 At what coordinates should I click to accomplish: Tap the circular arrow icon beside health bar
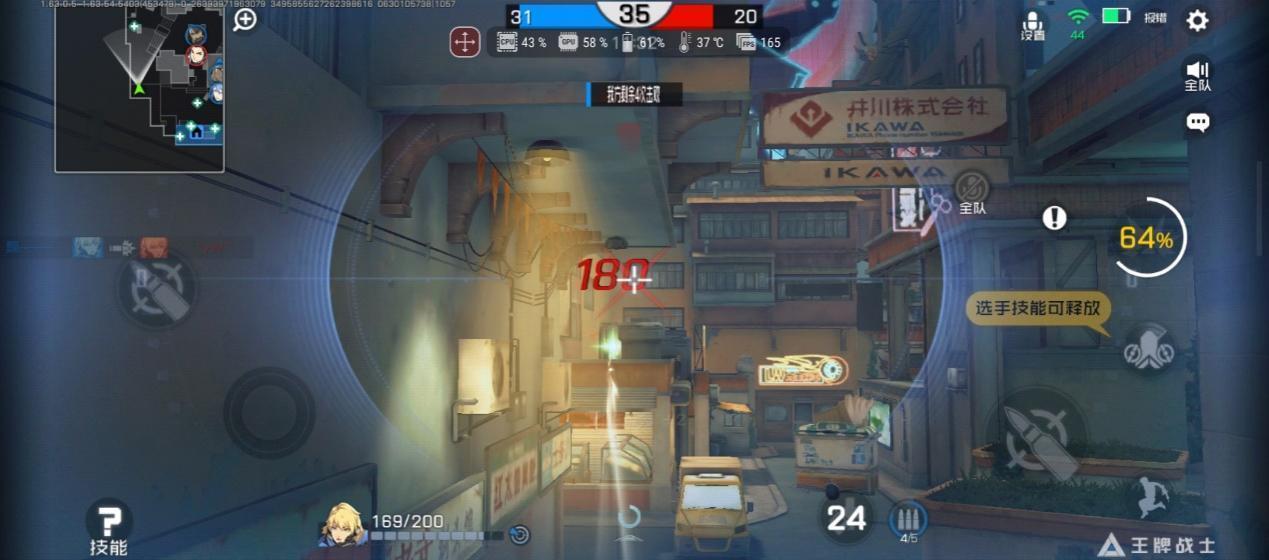[519, 535]
